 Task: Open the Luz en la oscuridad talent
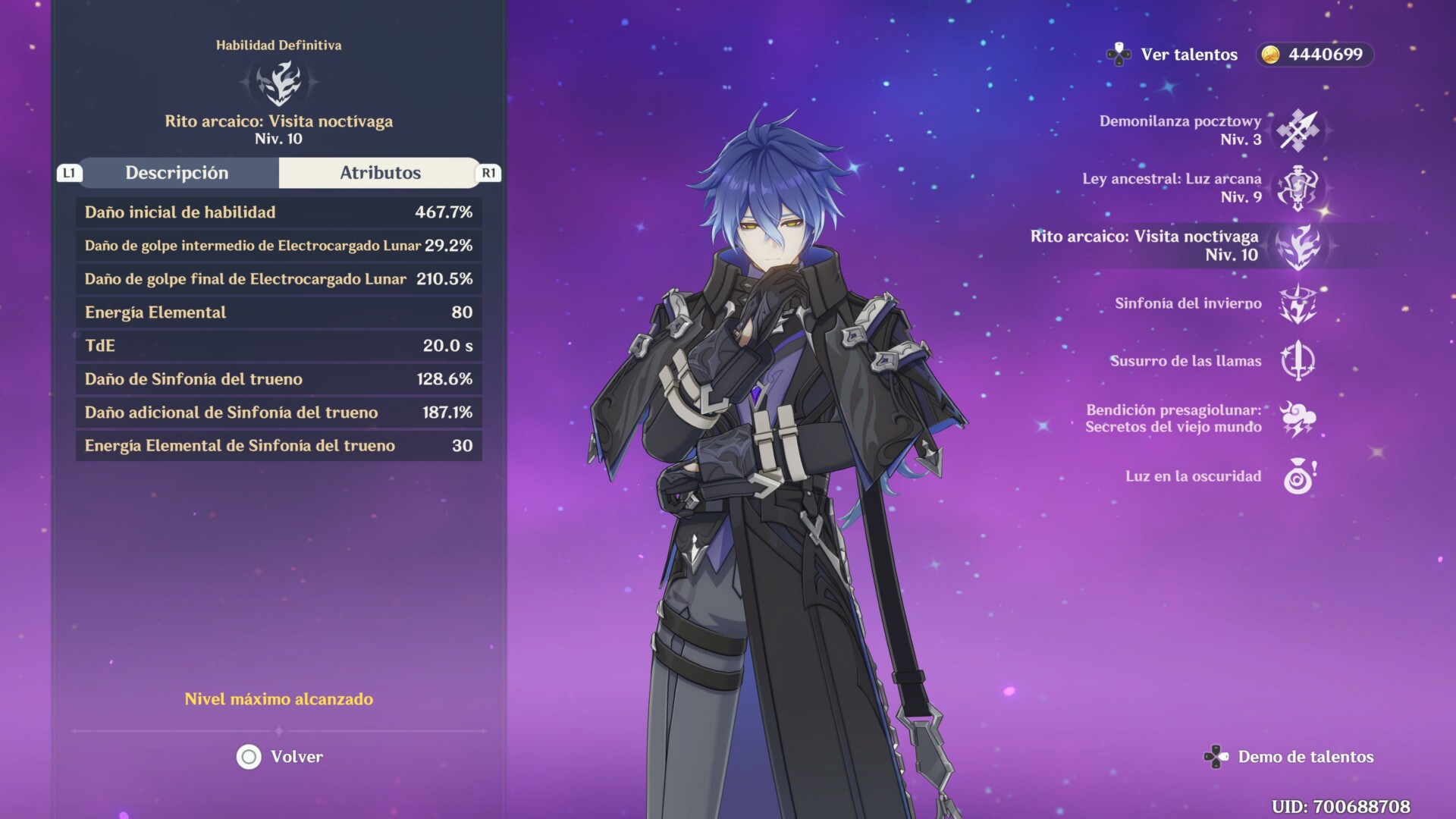point(1298,476)
